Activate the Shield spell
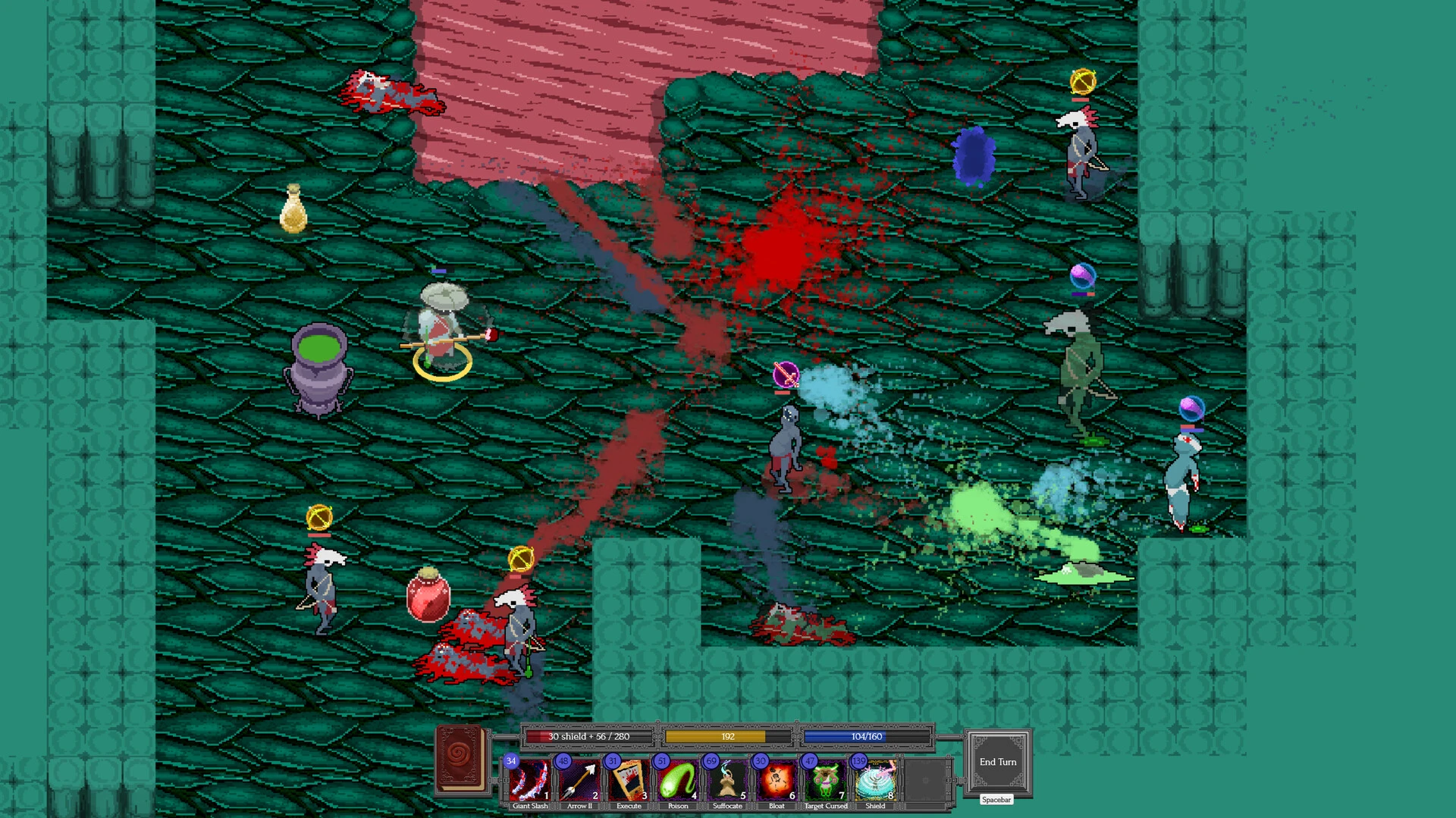Image resolution: width=1456 pixels, height=818 pixels. pos(875,780)
